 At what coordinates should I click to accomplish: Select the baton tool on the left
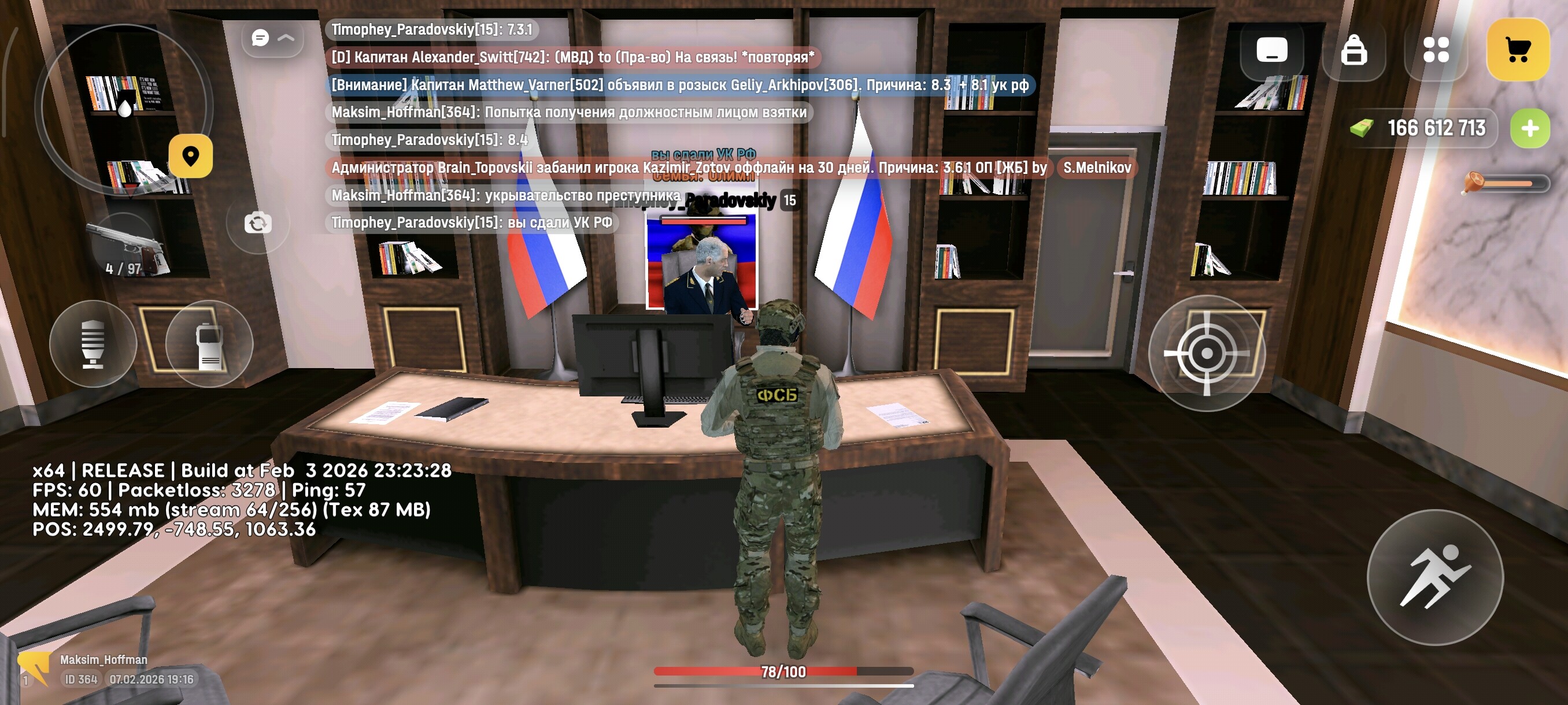[94, 344]
